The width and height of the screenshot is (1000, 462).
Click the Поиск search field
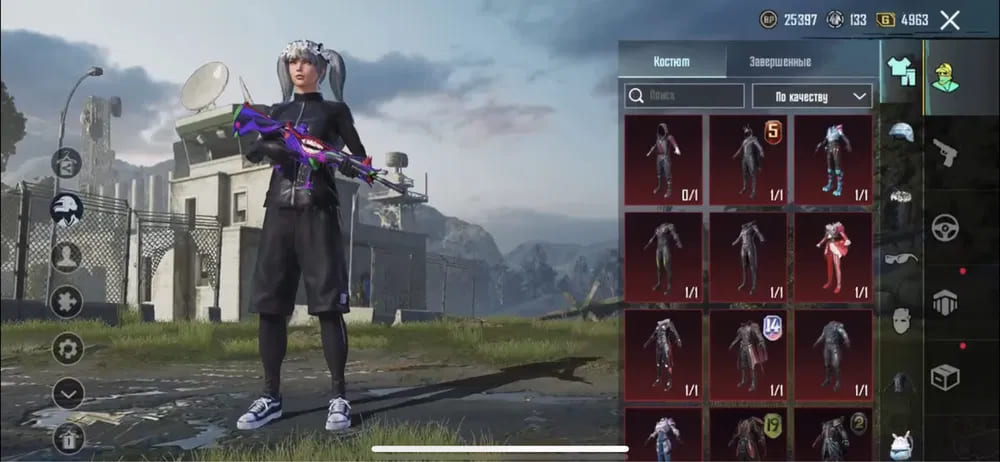tap(685, 96)
